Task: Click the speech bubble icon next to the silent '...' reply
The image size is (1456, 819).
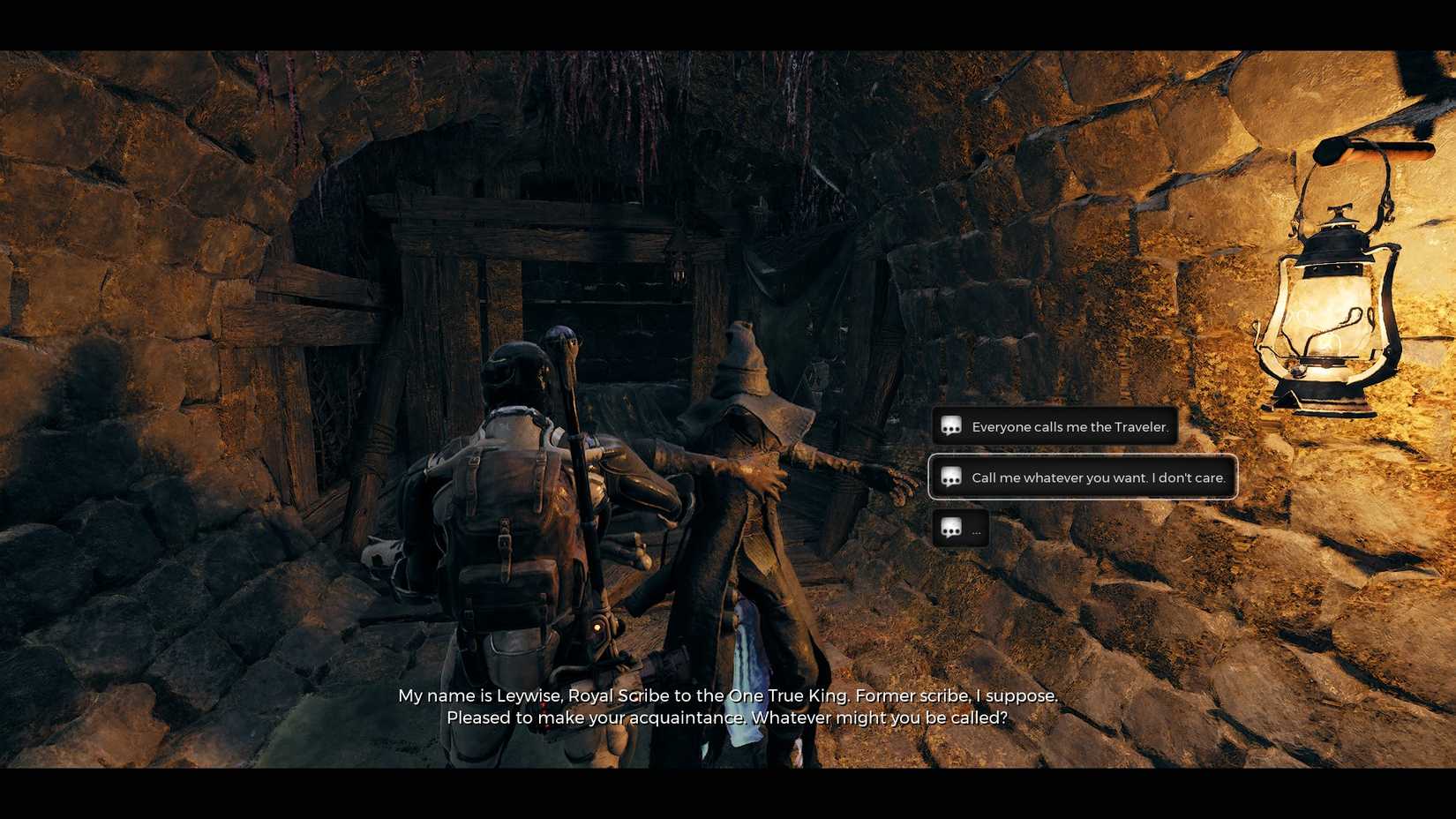Action: point(950,529)
